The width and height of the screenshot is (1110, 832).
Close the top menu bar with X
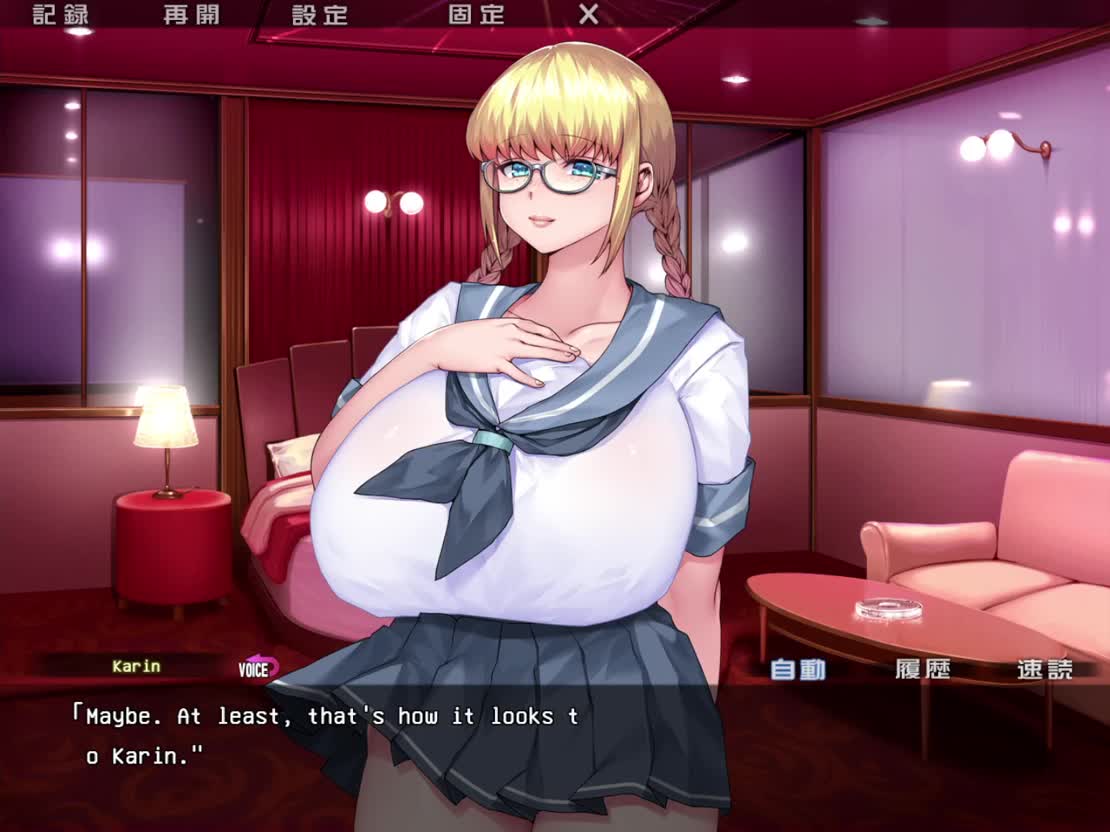click(x=589, y=15)
